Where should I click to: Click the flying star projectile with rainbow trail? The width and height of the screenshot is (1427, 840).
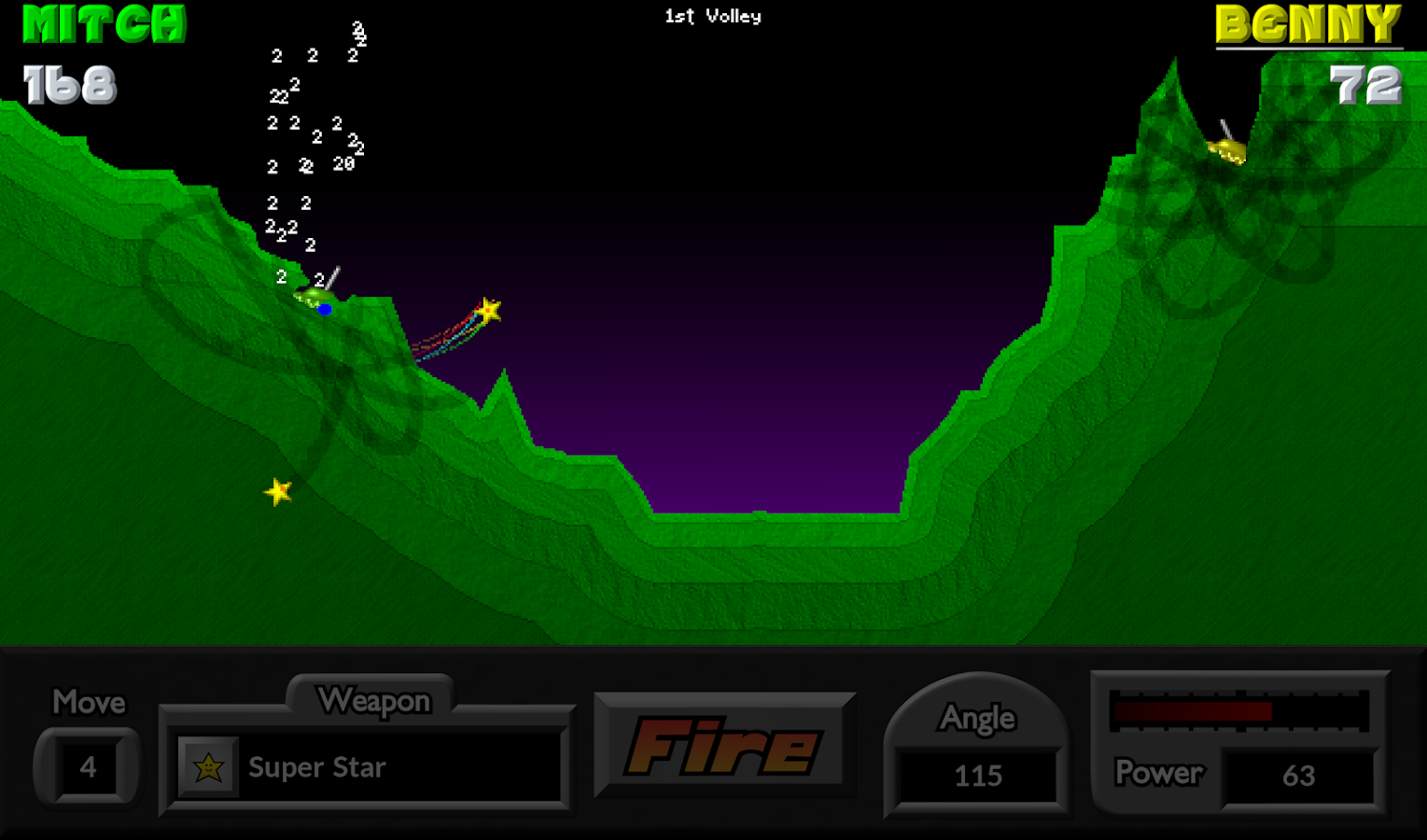(489, 308)
